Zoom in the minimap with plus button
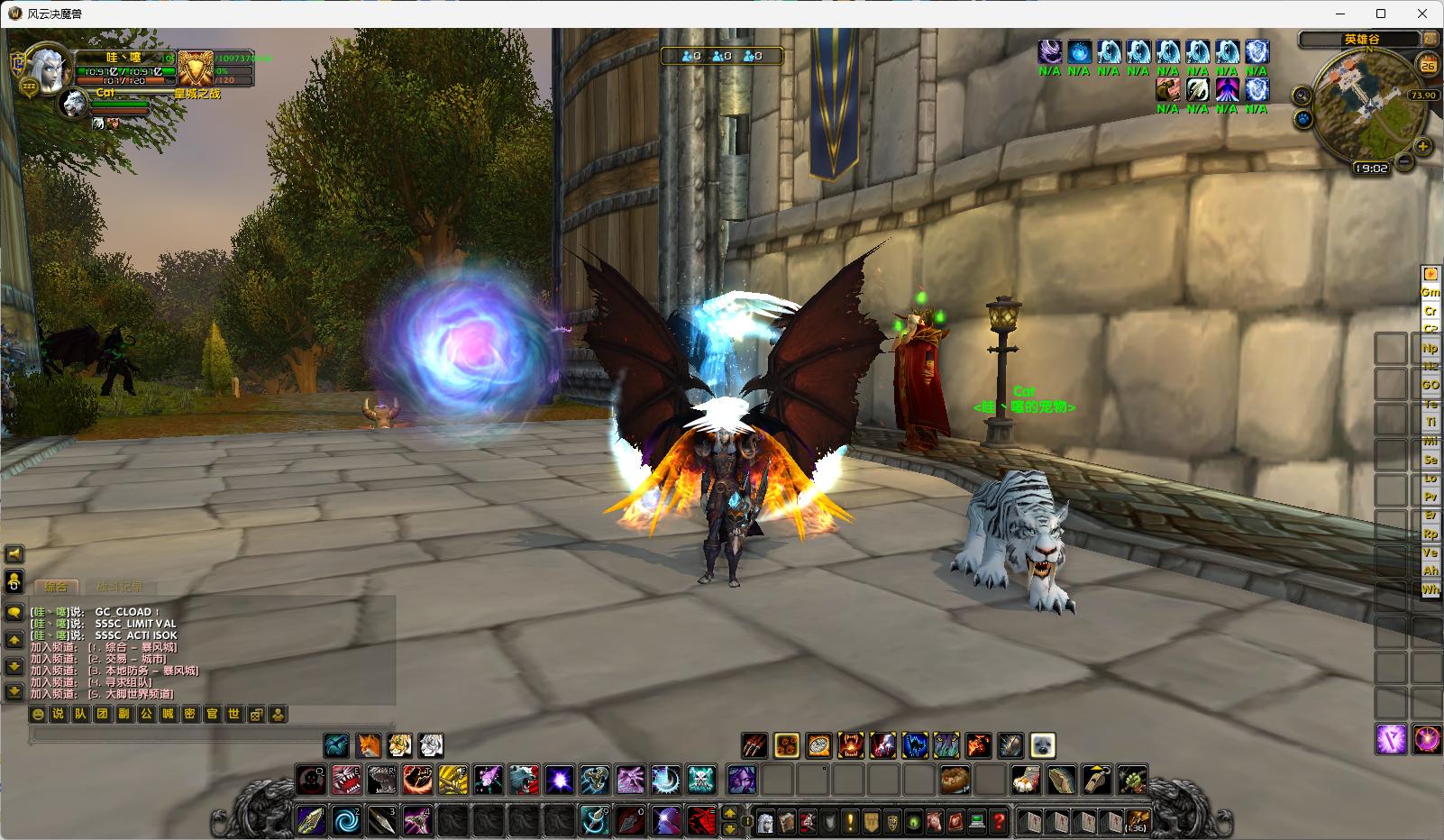The height and width of the screenshot is (840, 1444). (x=1422, y=146)
